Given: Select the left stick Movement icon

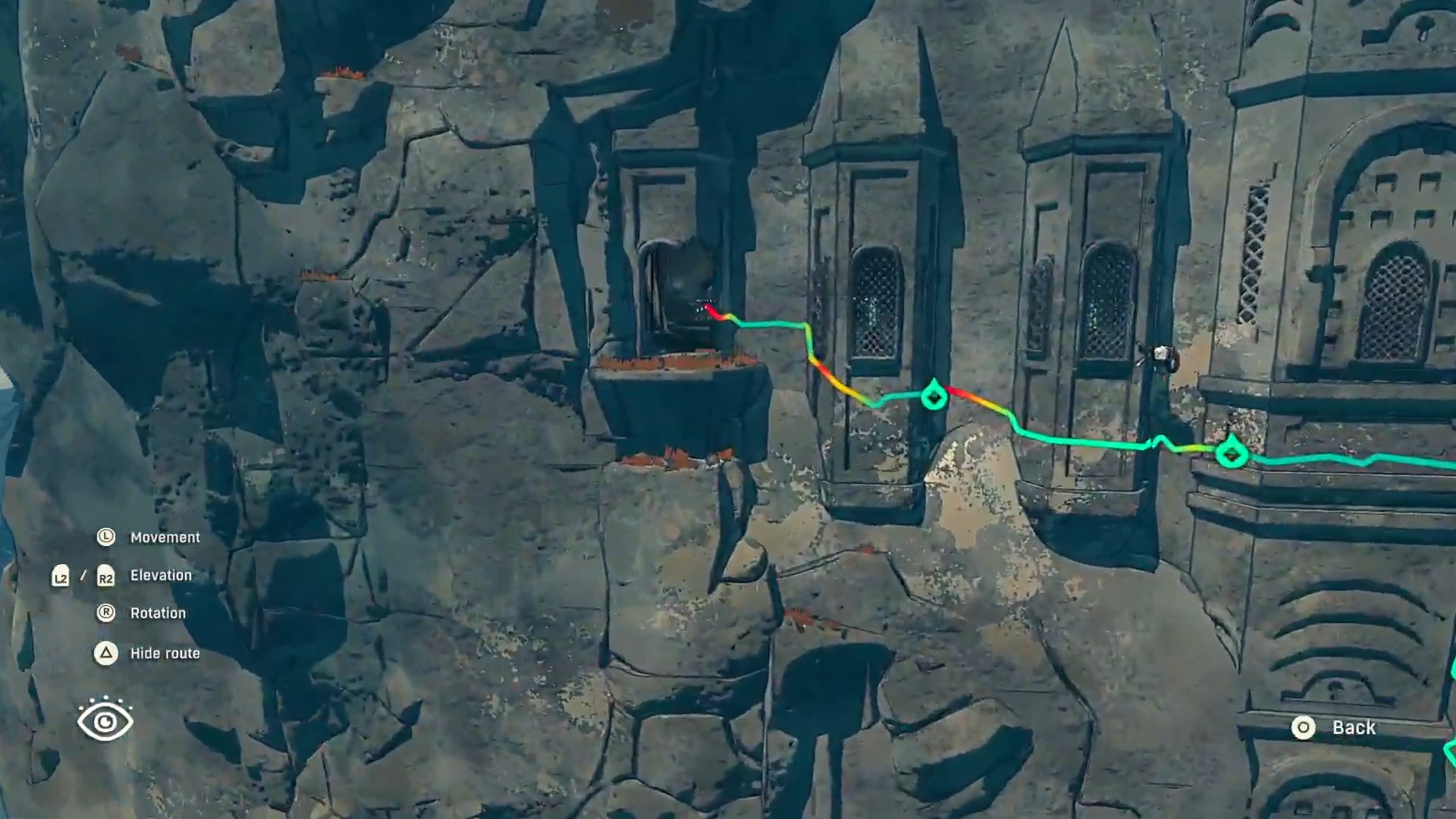Looking at the screenshot, I should 105,537.
